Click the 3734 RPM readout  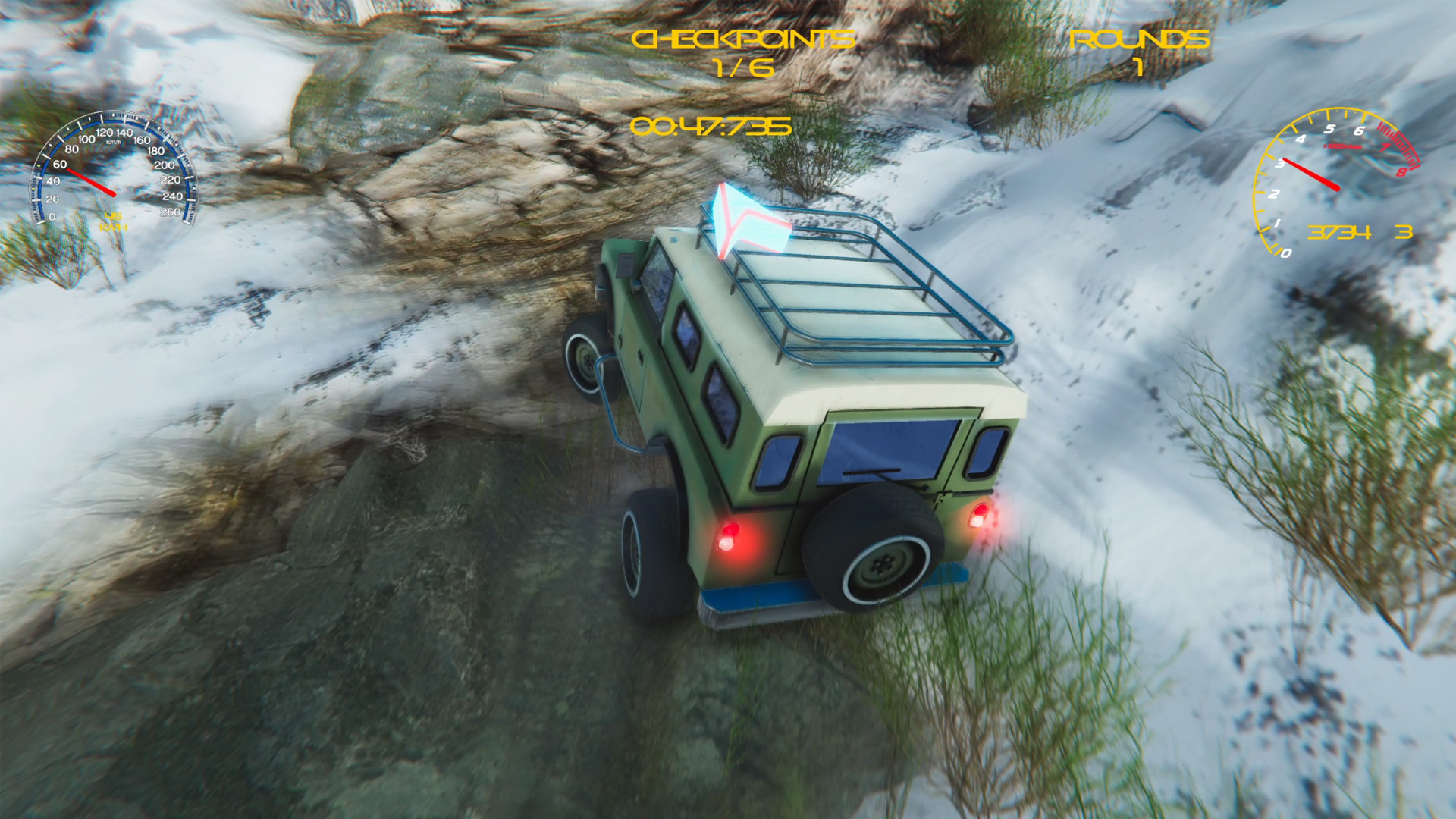[1340, 232]
